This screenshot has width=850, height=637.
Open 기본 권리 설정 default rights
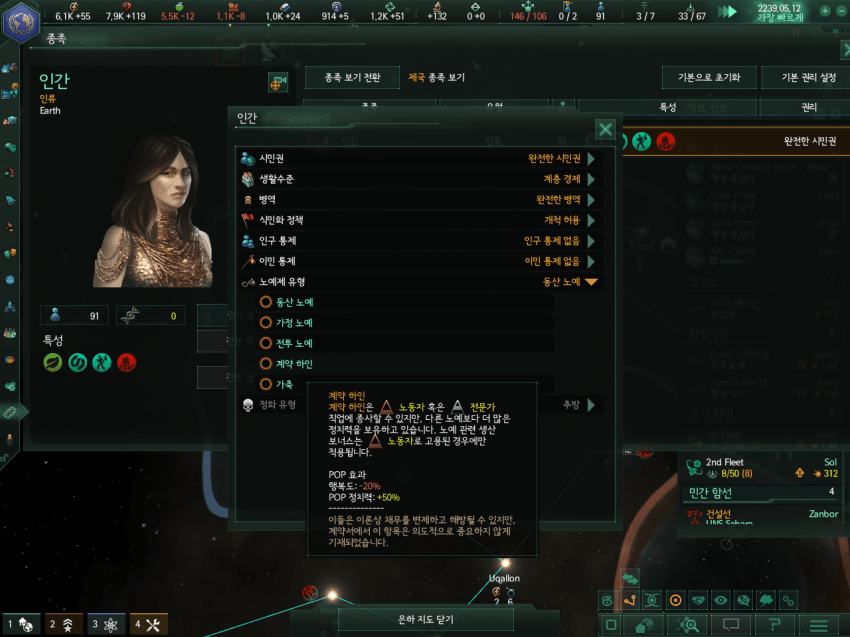pyautogui.click(x=801, y=78)
